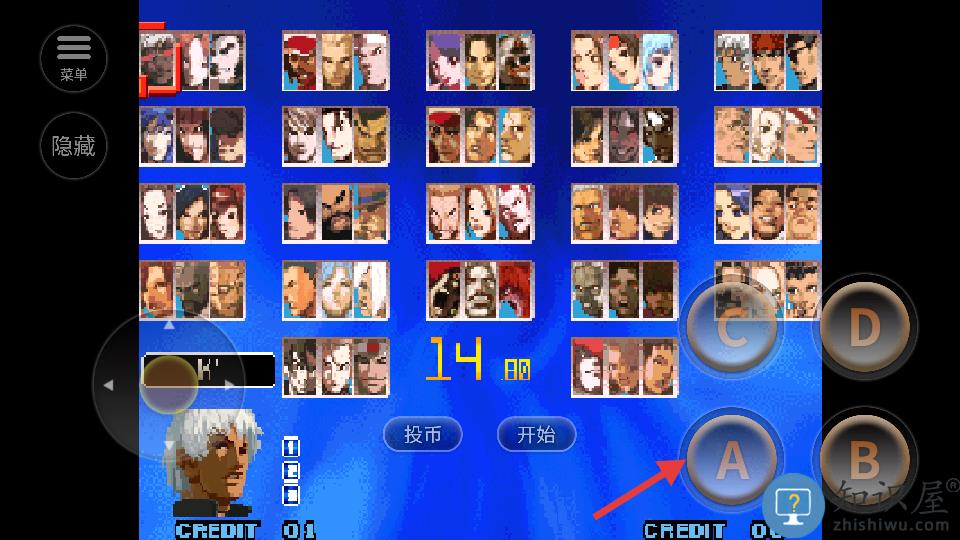The width and height of the screenshot is (960, 540).
Task: Tap the 隐藏 hide controls button
Action: [74, 146]
